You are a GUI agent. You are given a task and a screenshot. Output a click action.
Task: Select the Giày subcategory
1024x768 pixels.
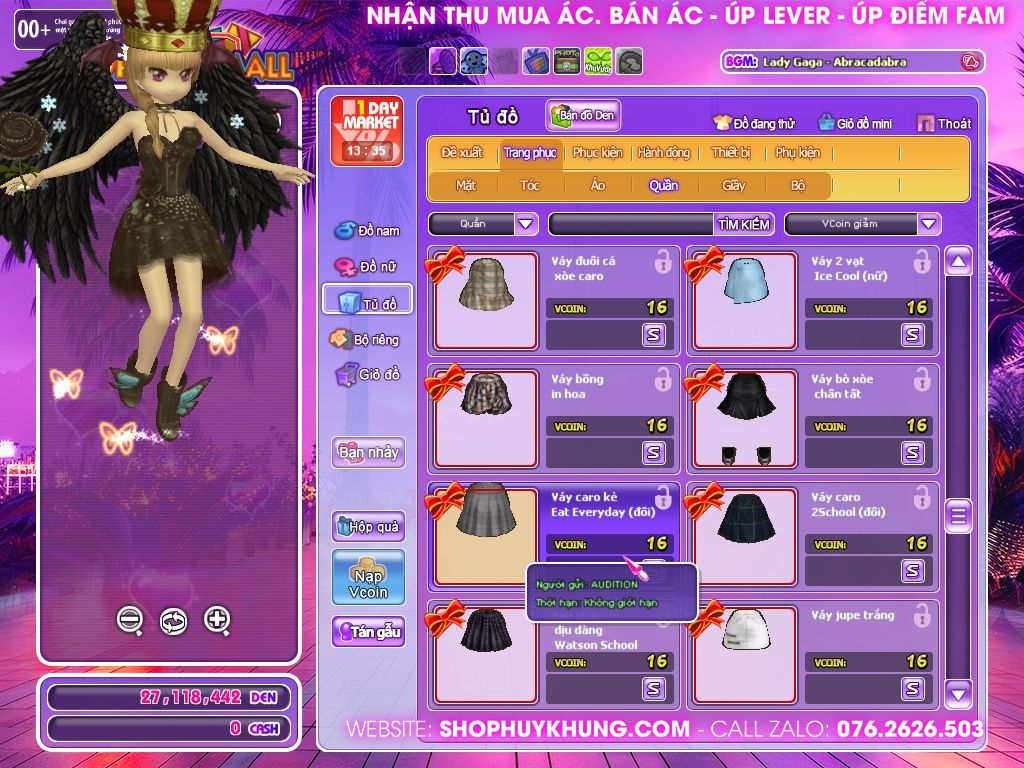point(734,185)
